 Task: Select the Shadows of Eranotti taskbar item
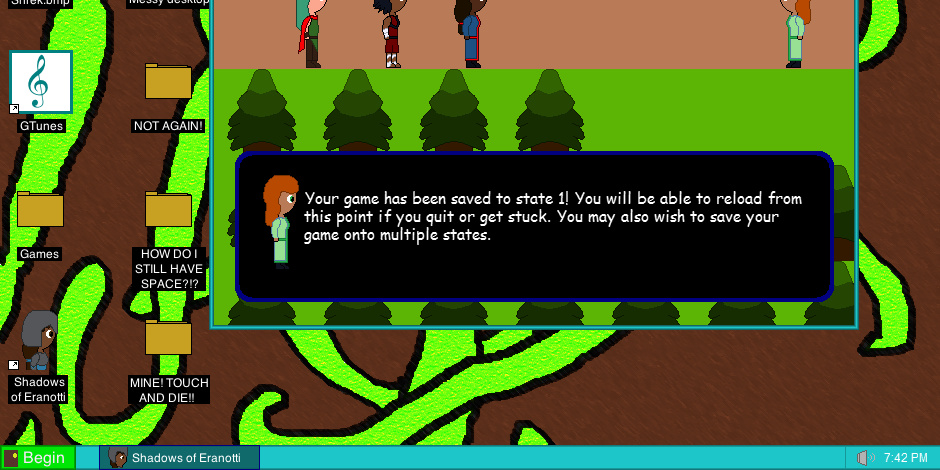[180, 458]
